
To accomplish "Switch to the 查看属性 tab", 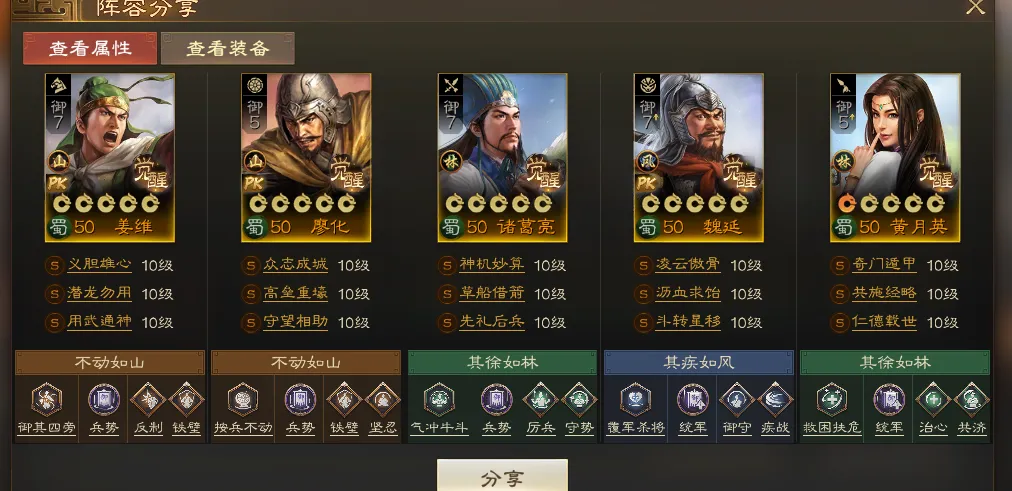I will 90,48.
